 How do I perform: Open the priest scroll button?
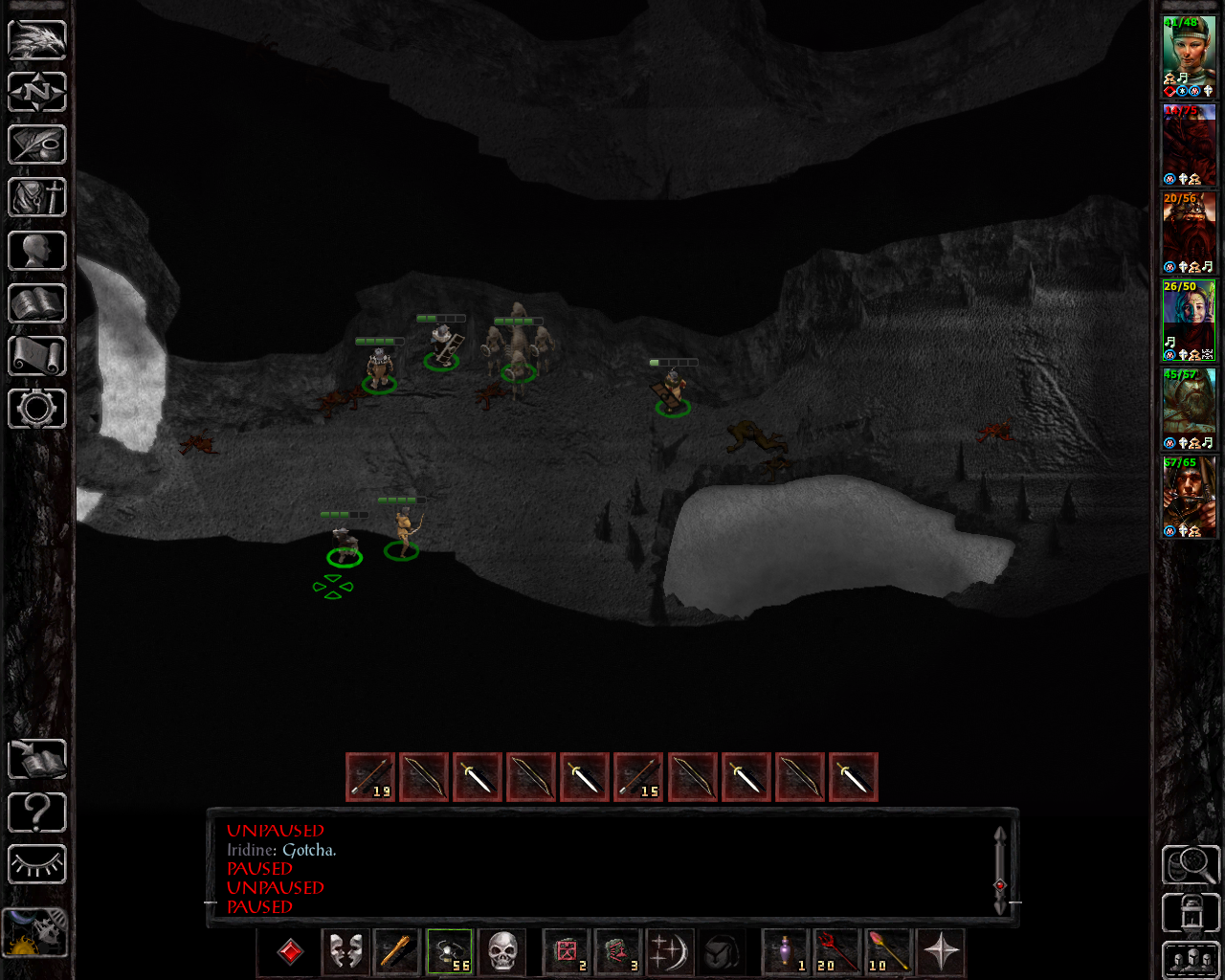coord(37,356)
